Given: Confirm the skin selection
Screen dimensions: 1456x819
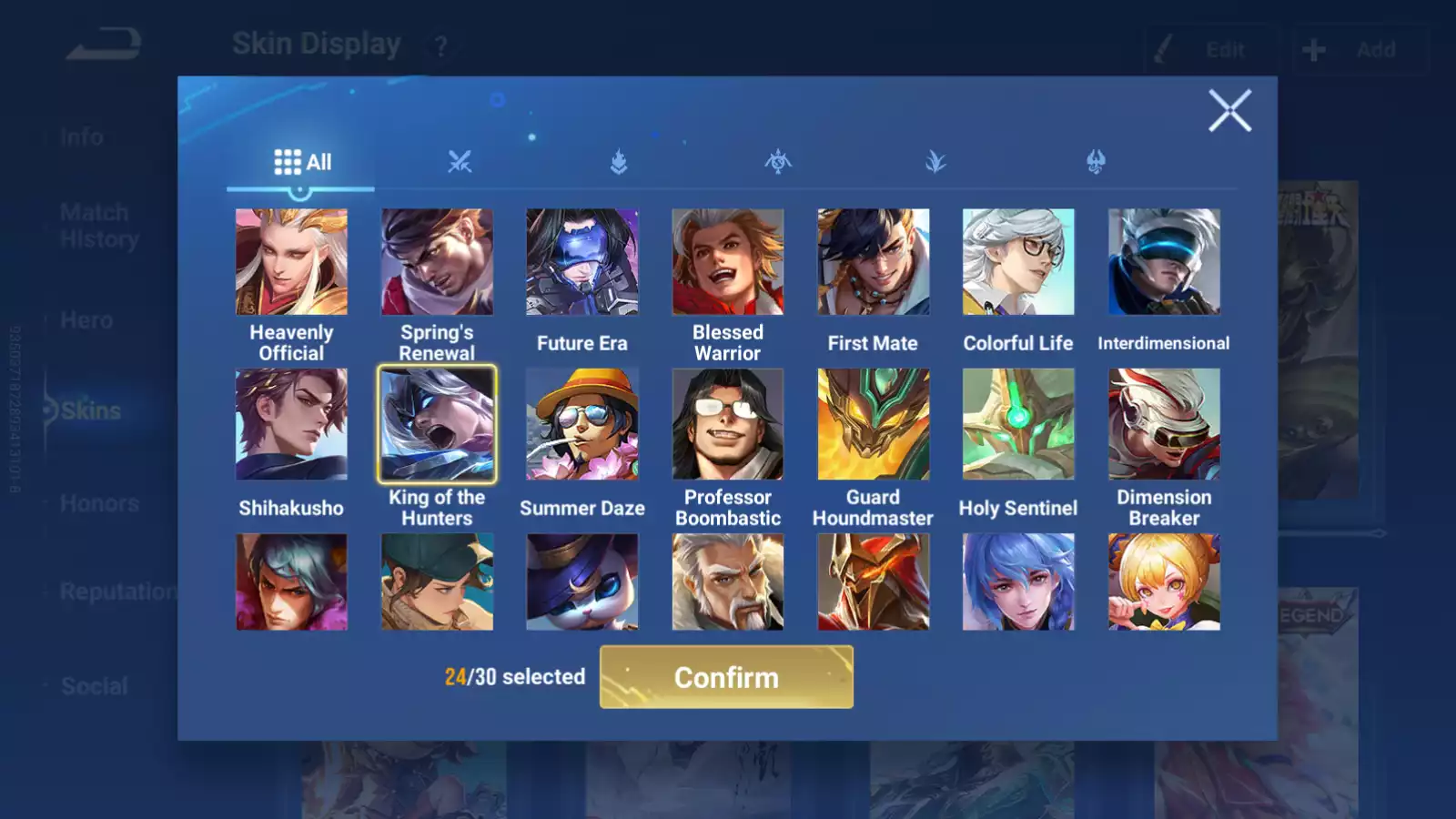Looking at the screenshot, I should tap(726, 677).
